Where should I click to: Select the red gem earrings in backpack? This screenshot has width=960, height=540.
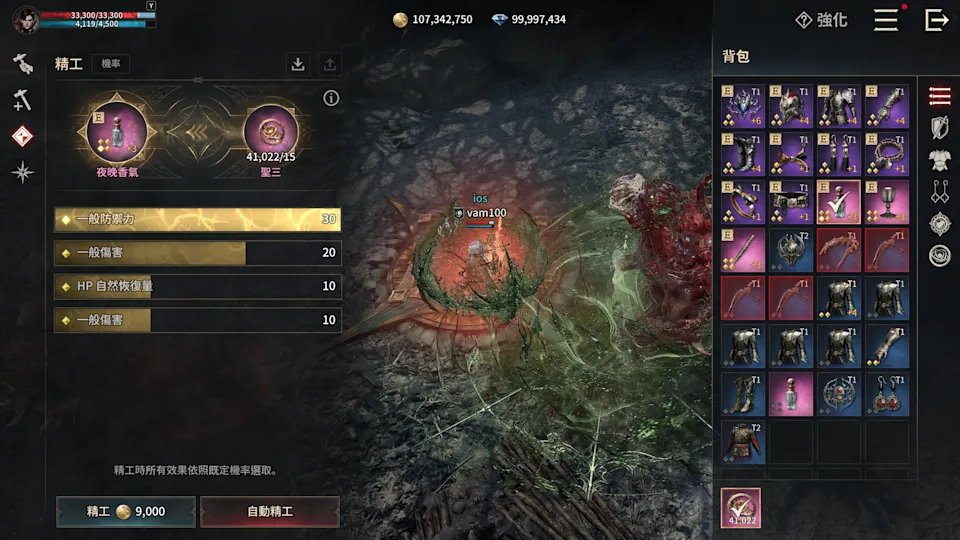pos(887,394)
